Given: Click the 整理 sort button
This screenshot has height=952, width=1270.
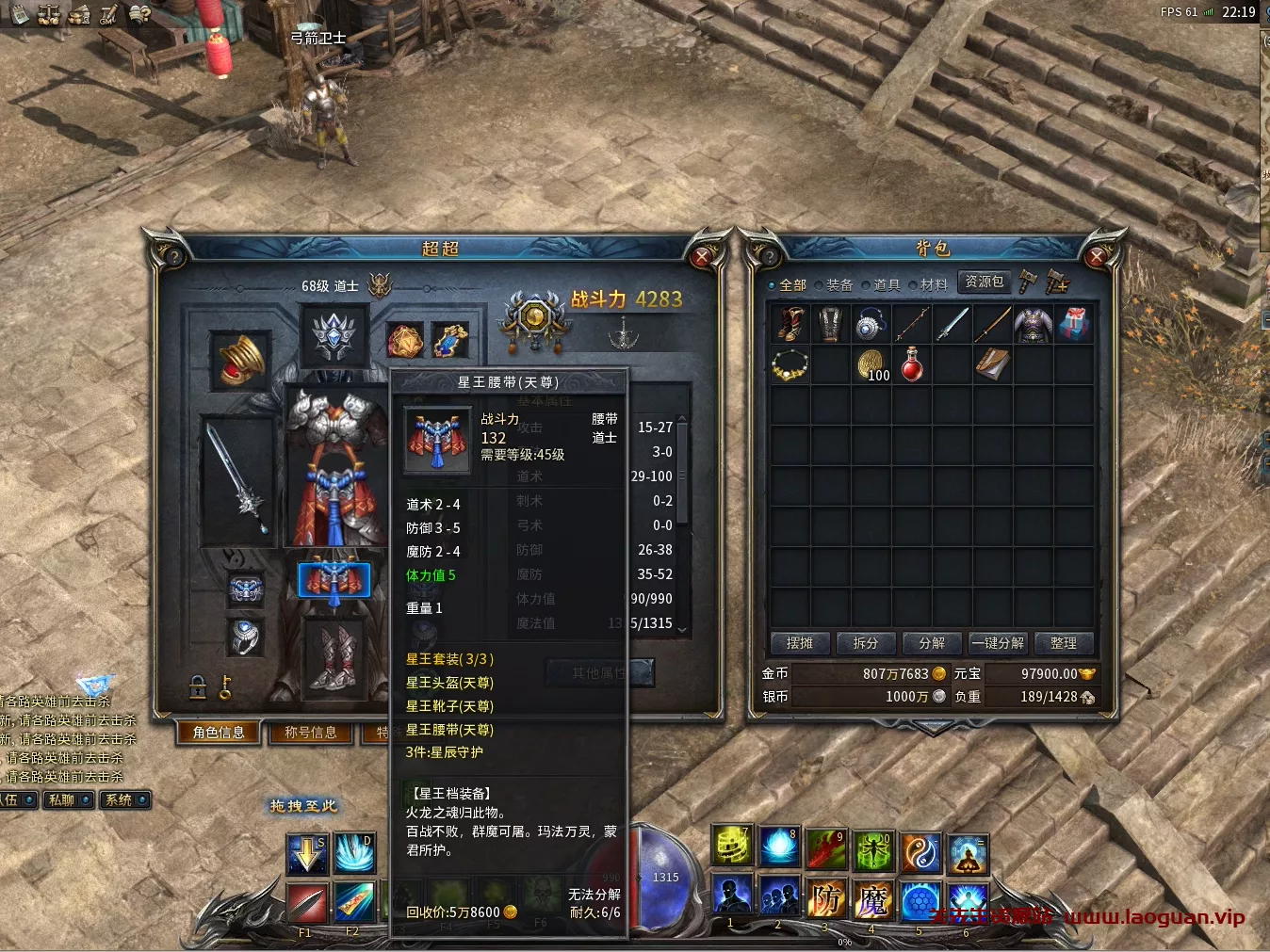Looking at the screenshot, I should coord(1064,643).
